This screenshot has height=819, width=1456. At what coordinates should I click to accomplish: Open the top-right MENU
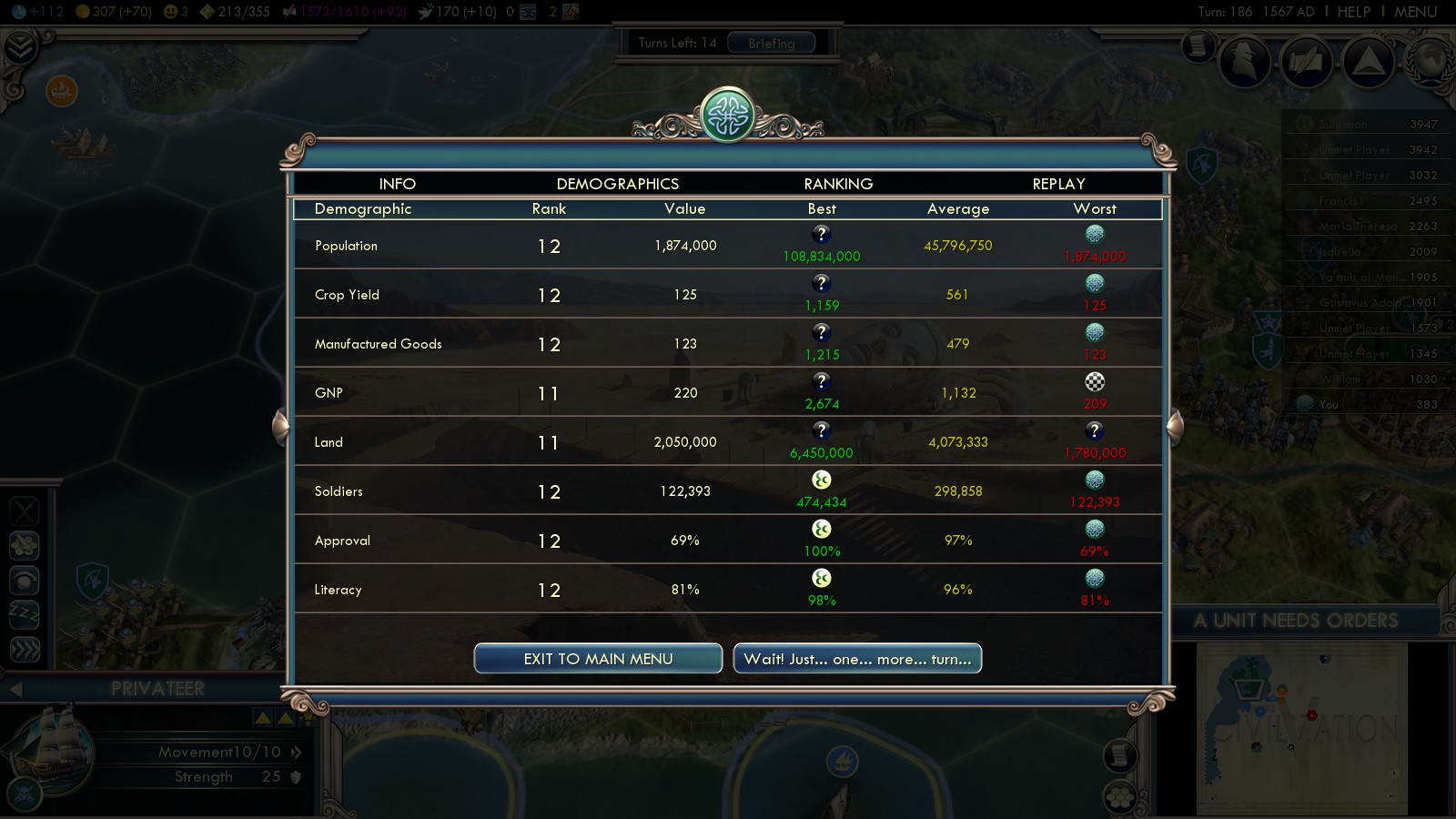(1415, 12)
